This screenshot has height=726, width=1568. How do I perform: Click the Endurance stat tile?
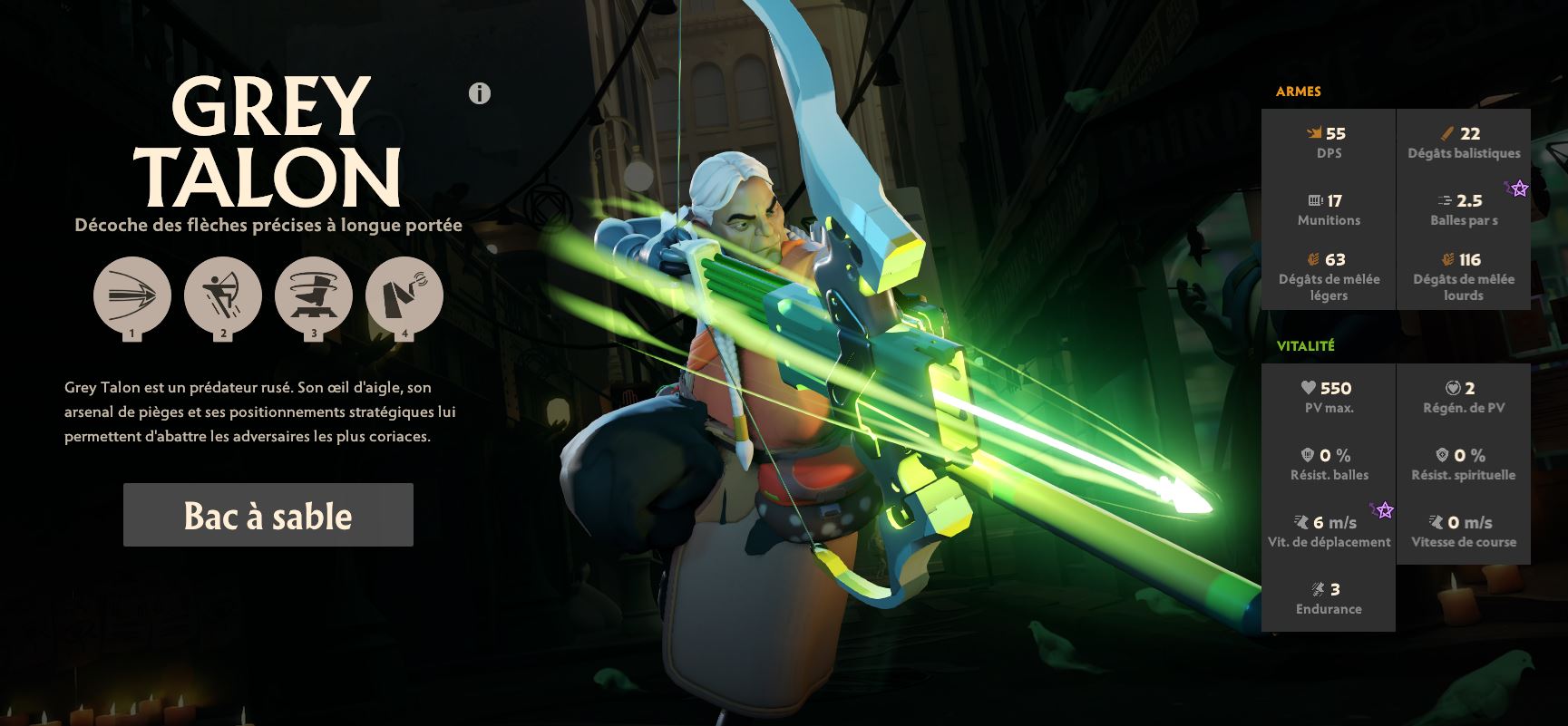1329,598
